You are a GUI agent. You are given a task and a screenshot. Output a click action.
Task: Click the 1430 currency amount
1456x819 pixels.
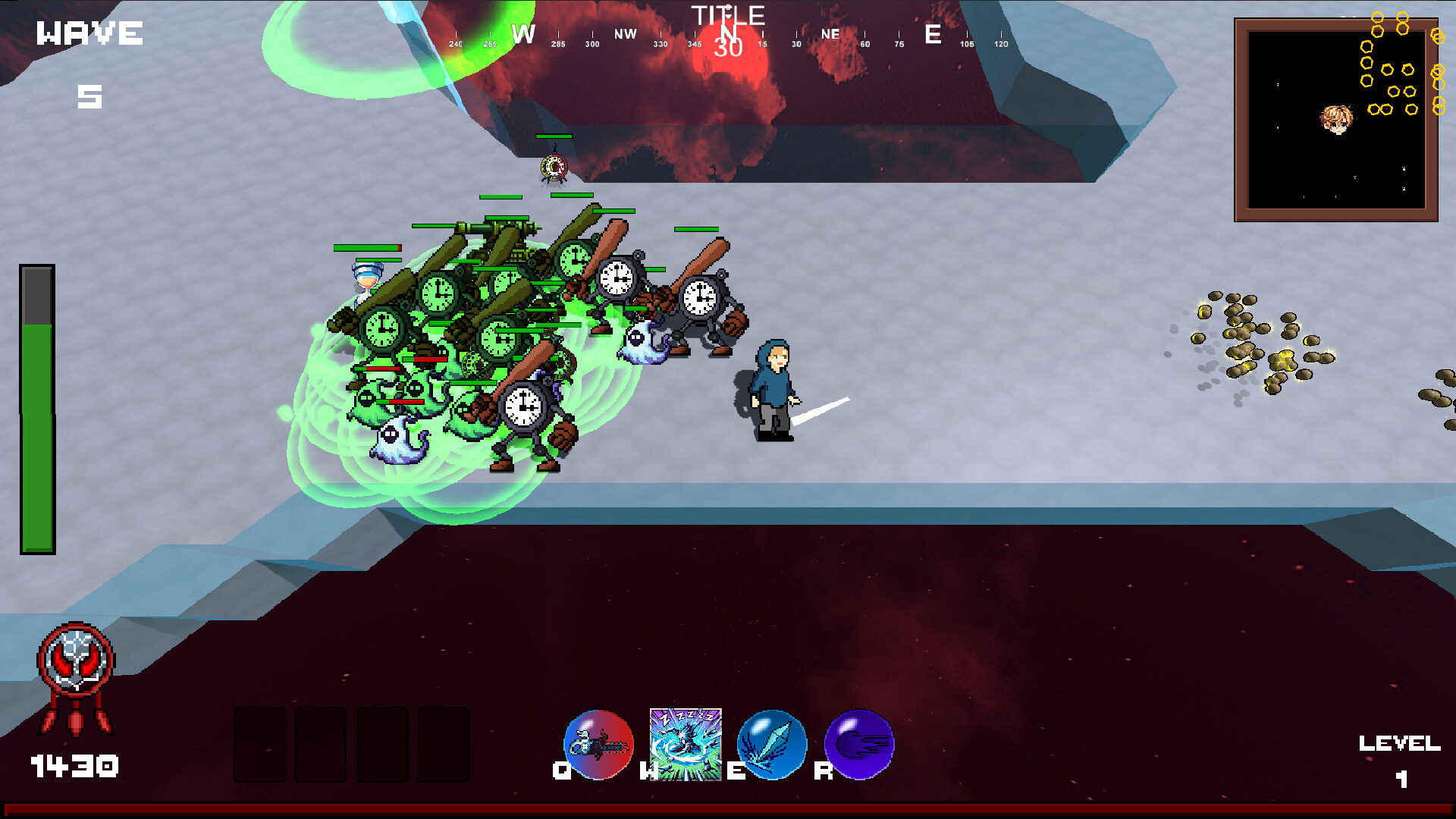click(x=74, y=766)
